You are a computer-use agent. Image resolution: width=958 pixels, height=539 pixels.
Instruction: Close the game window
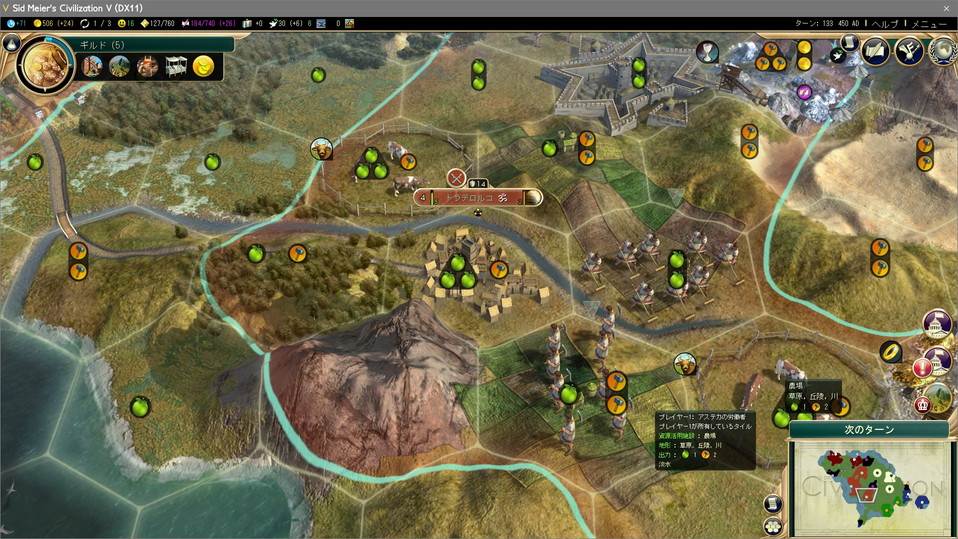pos(942,7)
